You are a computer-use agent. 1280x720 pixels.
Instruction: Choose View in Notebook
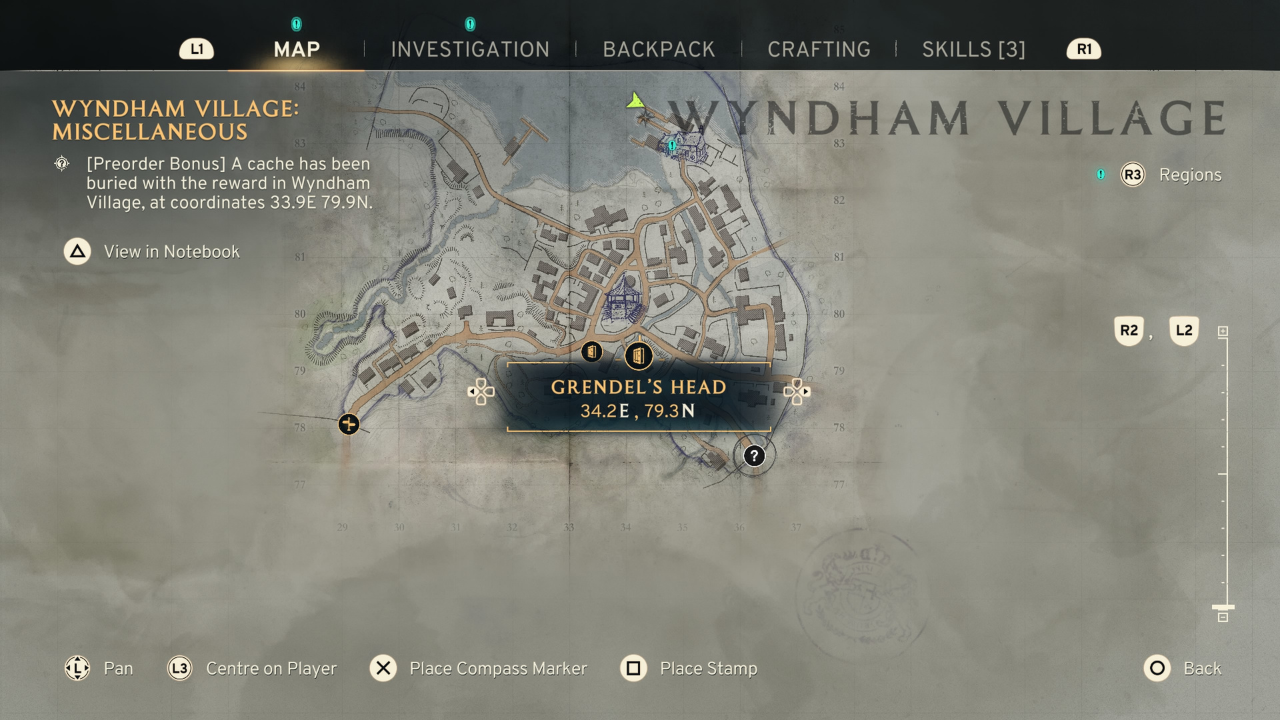171,252
